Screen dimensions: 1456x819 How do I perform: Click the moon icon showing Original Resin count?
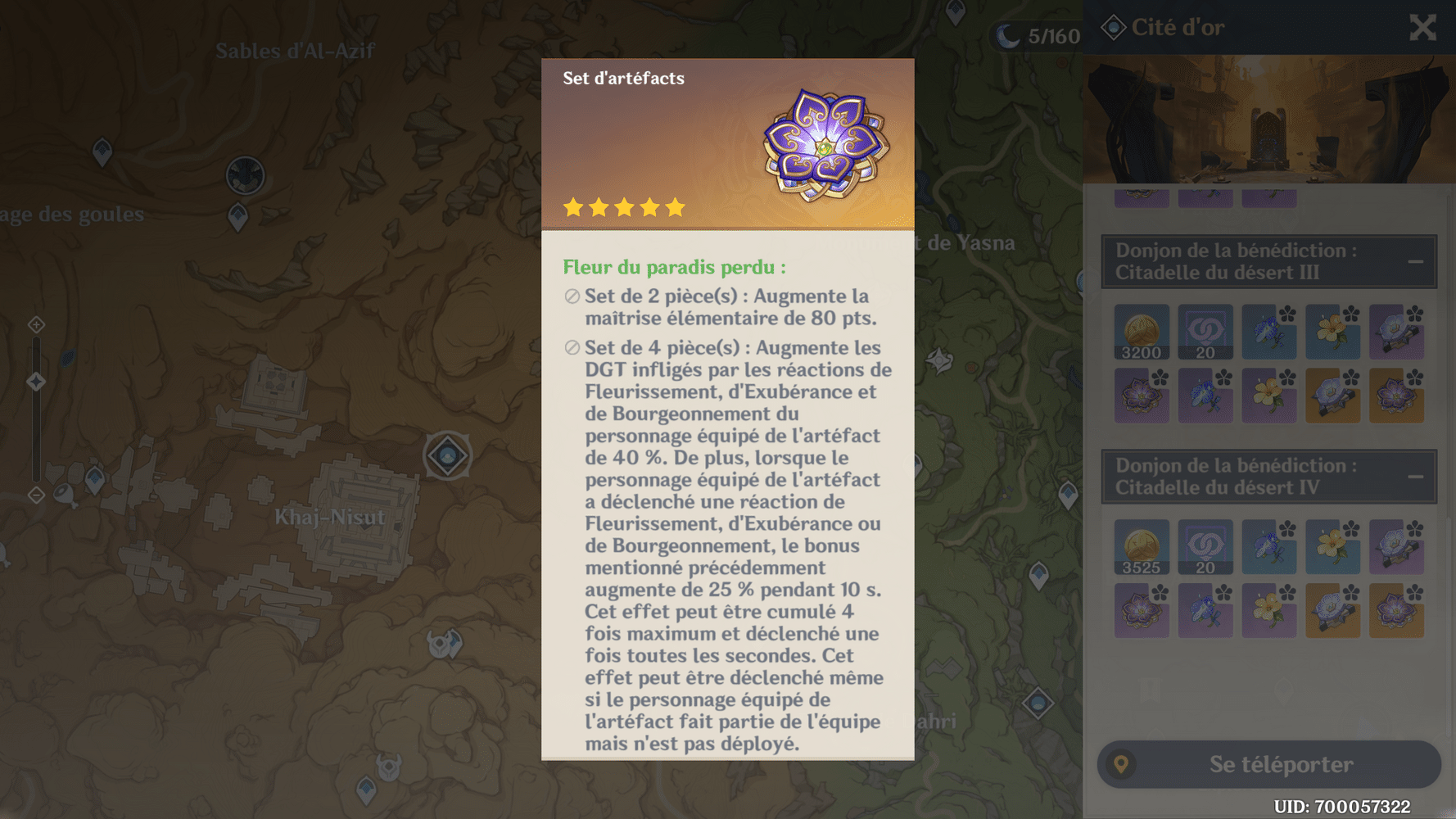click(1010, 34)
